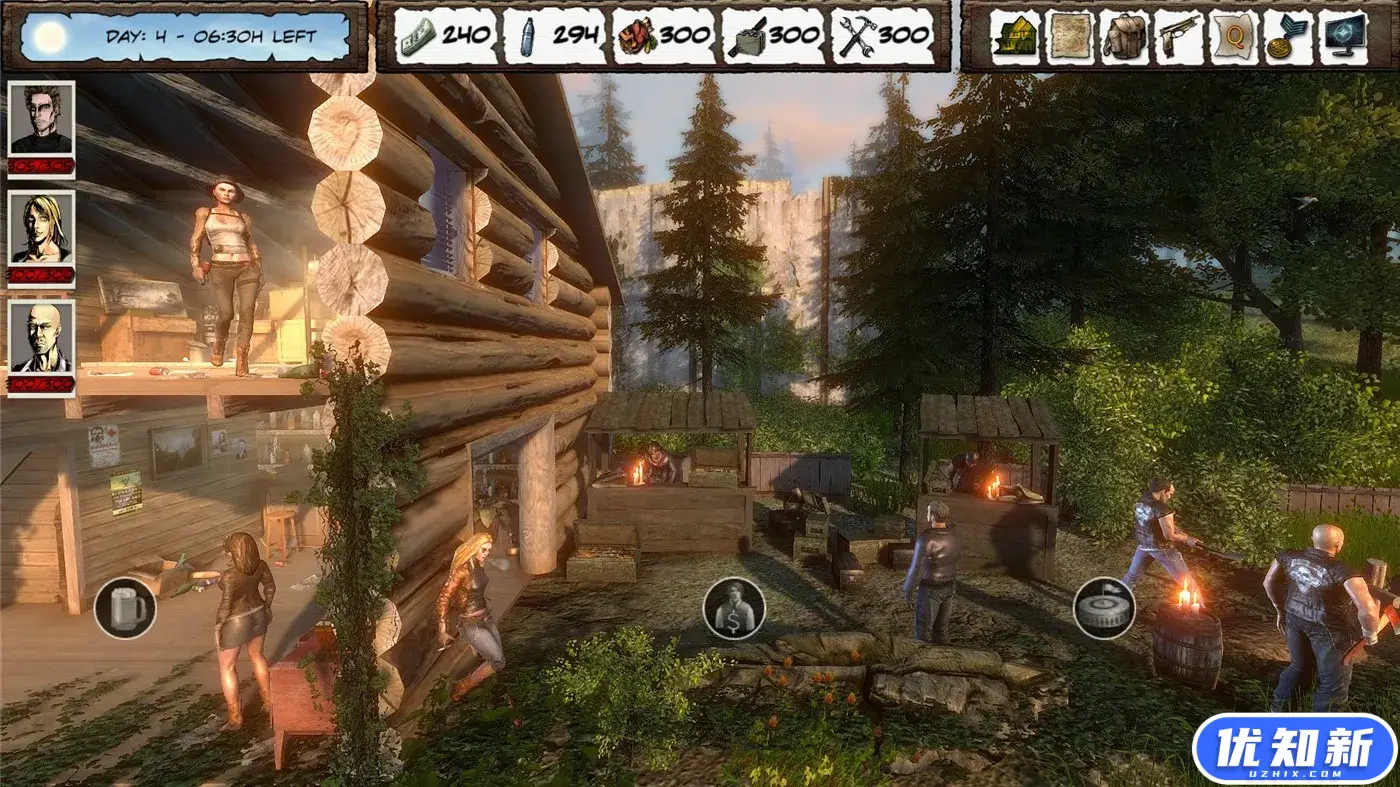Open the parchment map
This screenshot has width=1400, height=787.
pyautogui.click(x=1069, y=37)
